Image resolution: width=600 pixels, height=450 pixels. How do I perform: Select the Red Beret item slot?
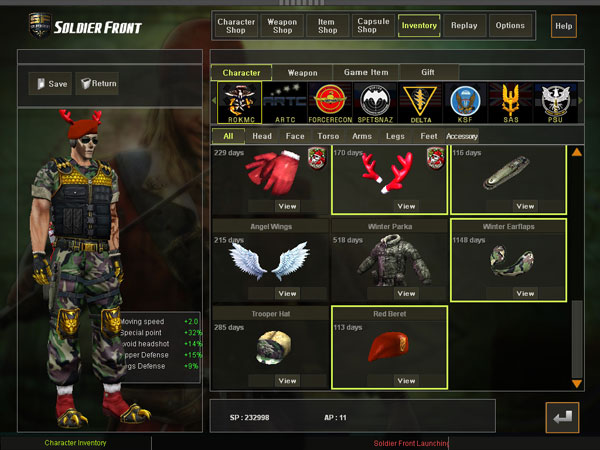click(x=389, y=348)
